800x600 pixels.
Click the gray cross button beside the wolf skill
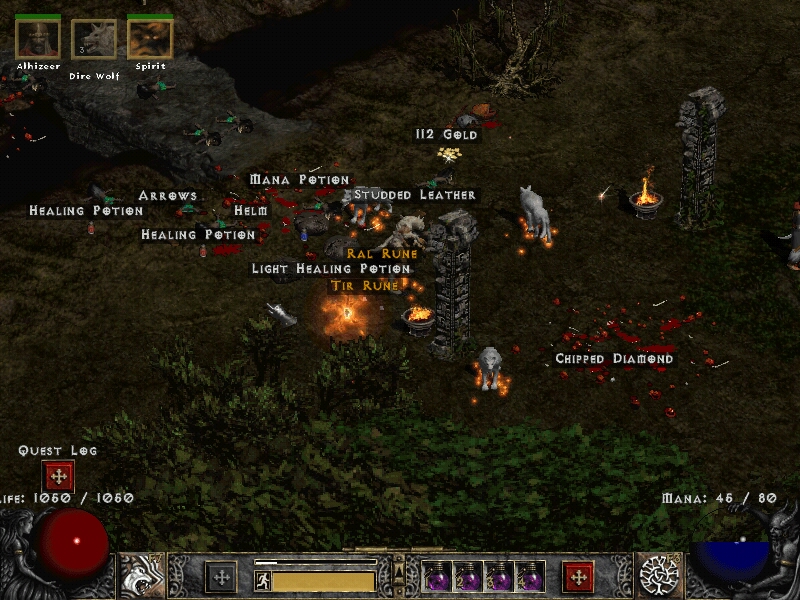(x=221, y=577)
